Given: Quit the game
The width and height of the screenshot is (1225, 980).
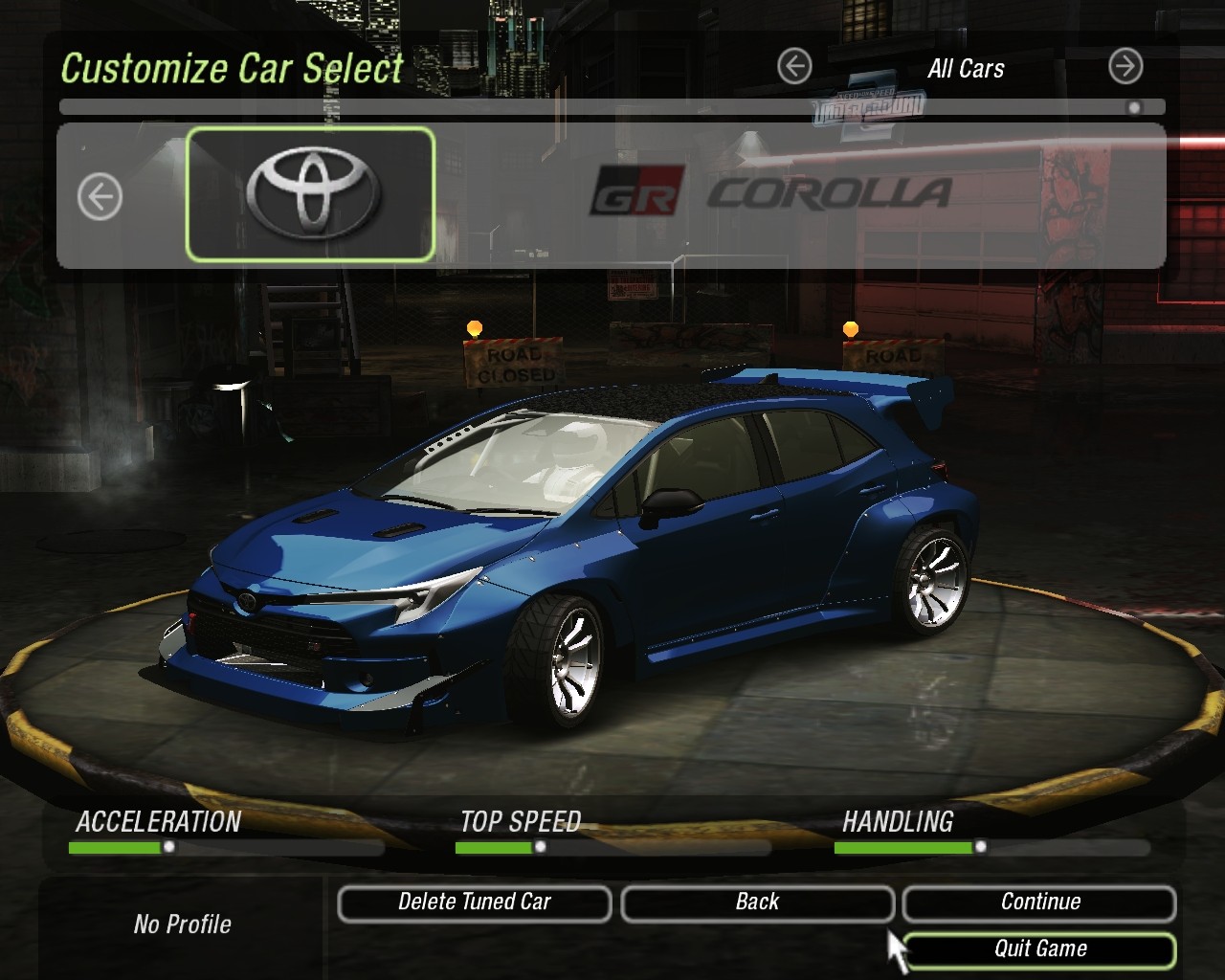Looking at the screenshot, I should pyautogui.click(x=1039, y=949).
